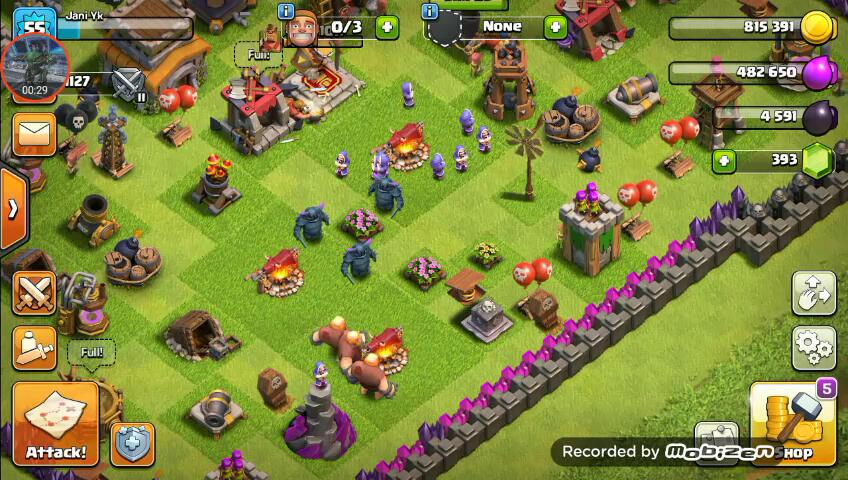Add a shield next to None
This screenshot has height=480, width=848.
click(555, 27)
